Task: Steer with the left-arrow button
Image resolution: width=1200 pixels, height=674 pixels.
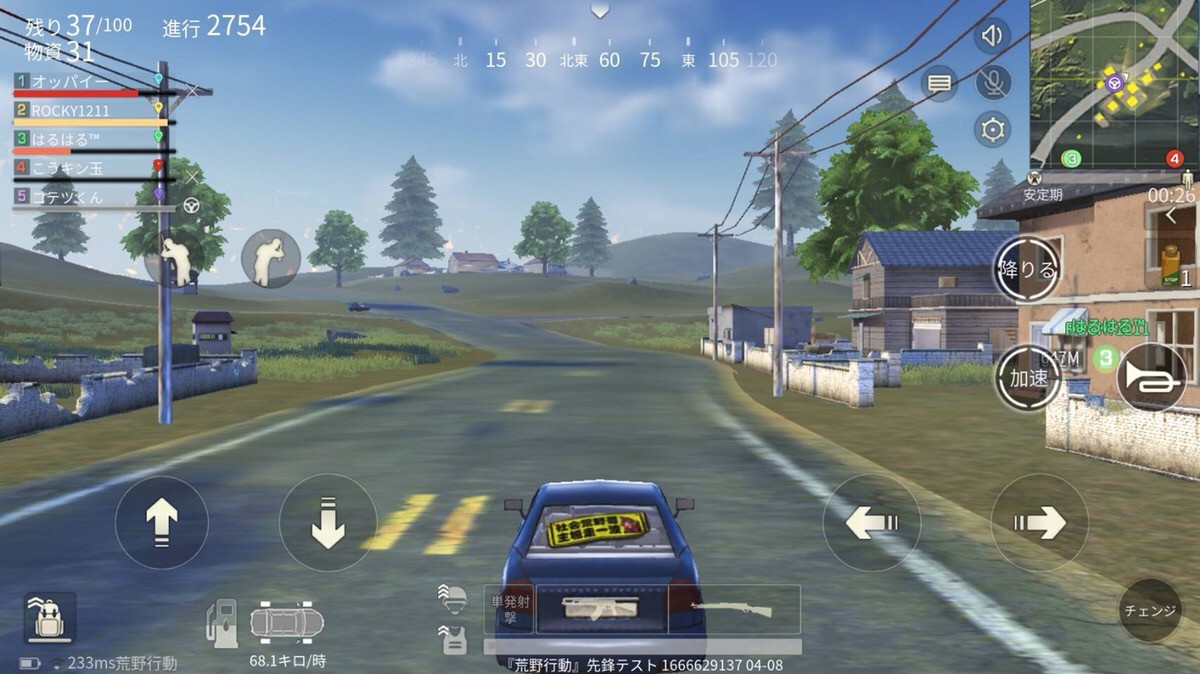Action: tap(871, 522)
